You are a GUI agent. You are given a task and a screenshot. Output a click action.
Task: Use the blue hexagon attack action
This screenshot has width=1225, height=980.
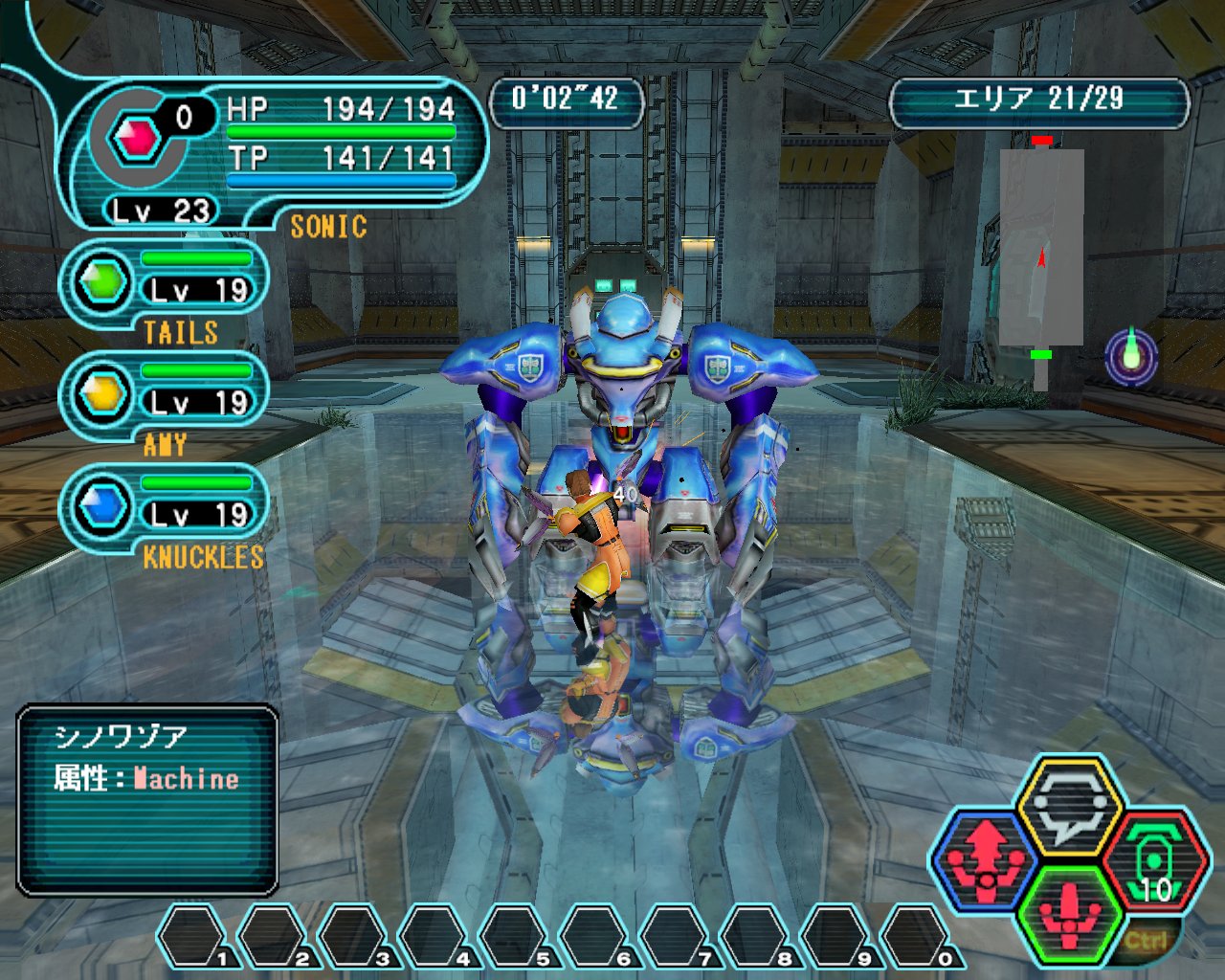986,858
